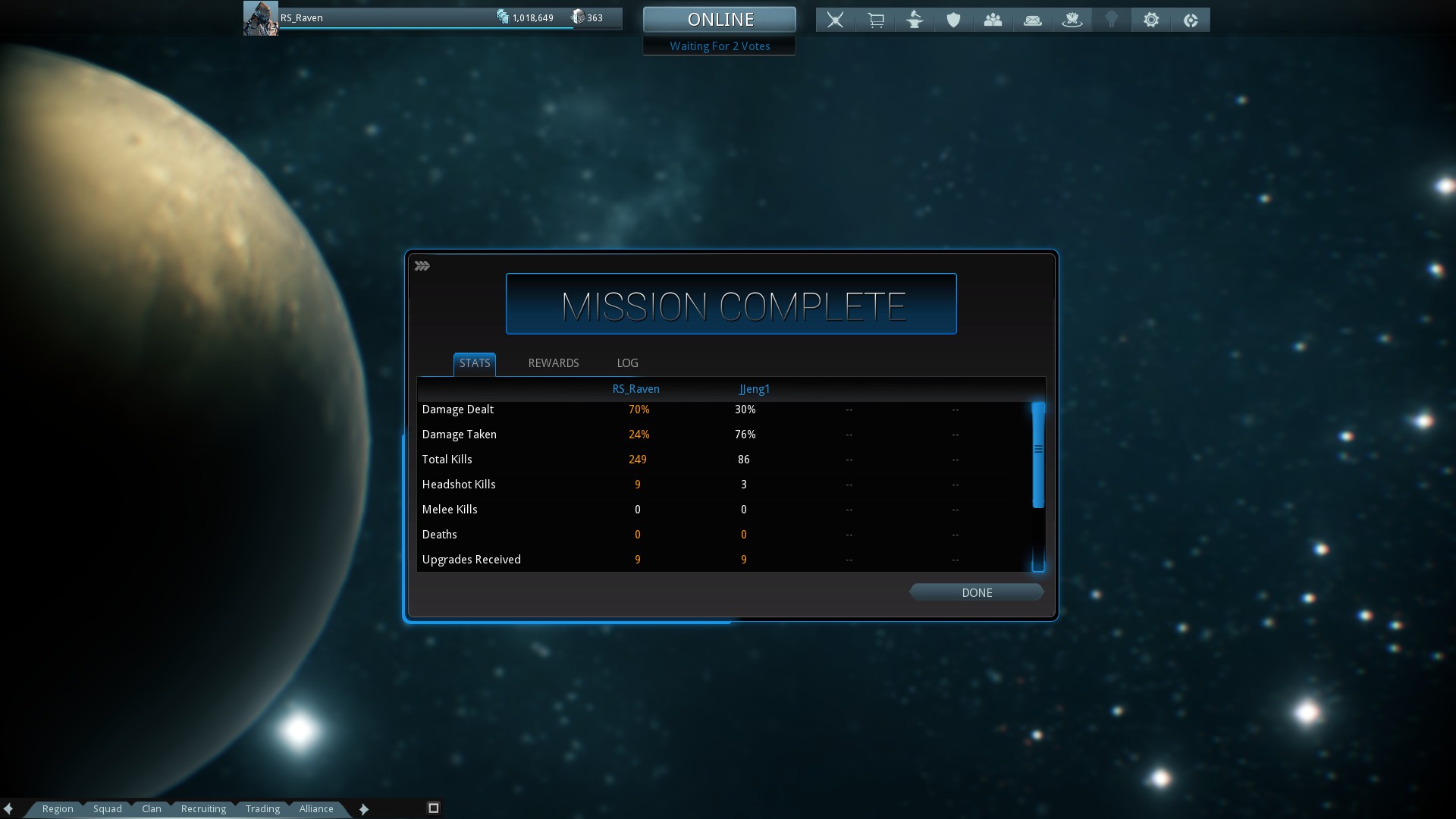Switch to the REWARDS tab
Screen dimensions: 1456x819
coord(554,363)
